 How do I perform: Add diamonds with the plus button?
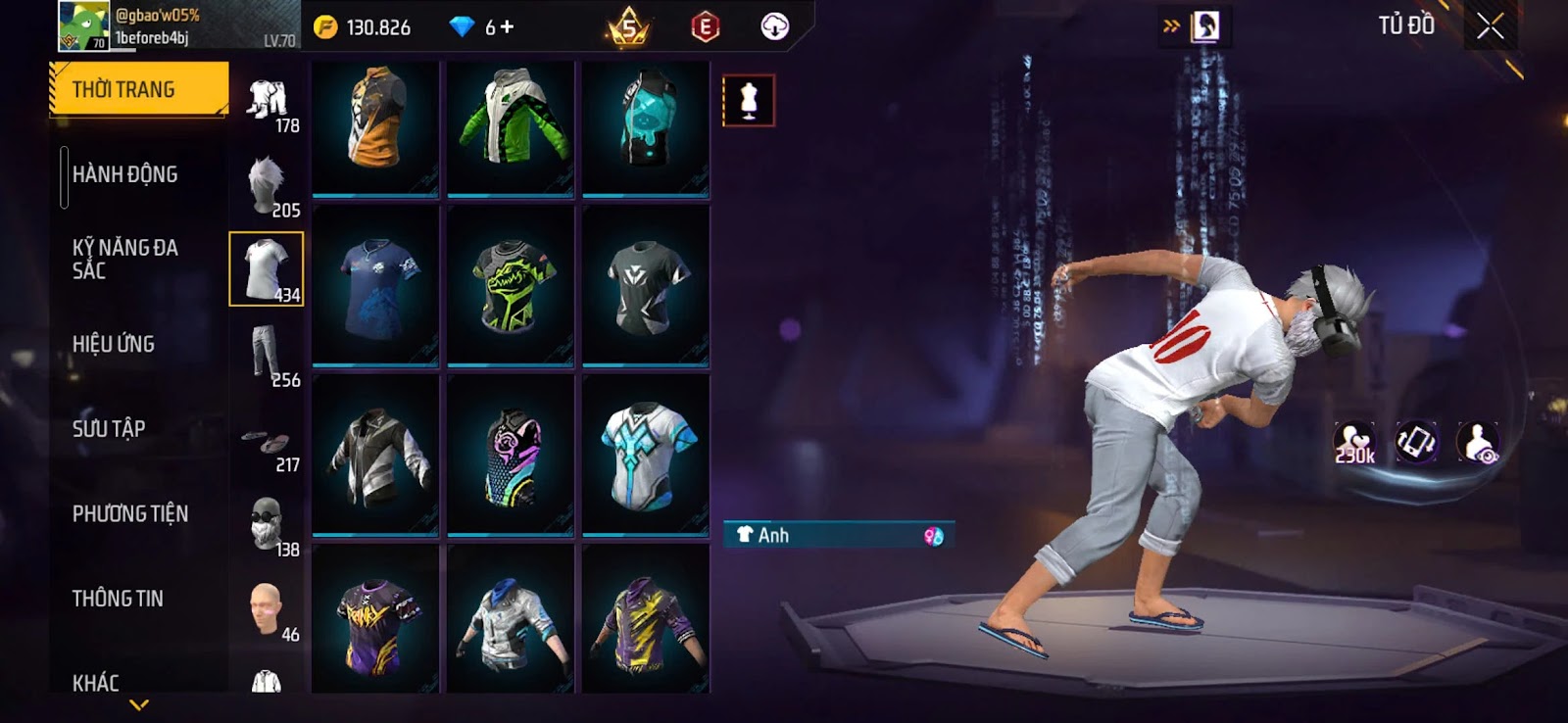(507, 27)
